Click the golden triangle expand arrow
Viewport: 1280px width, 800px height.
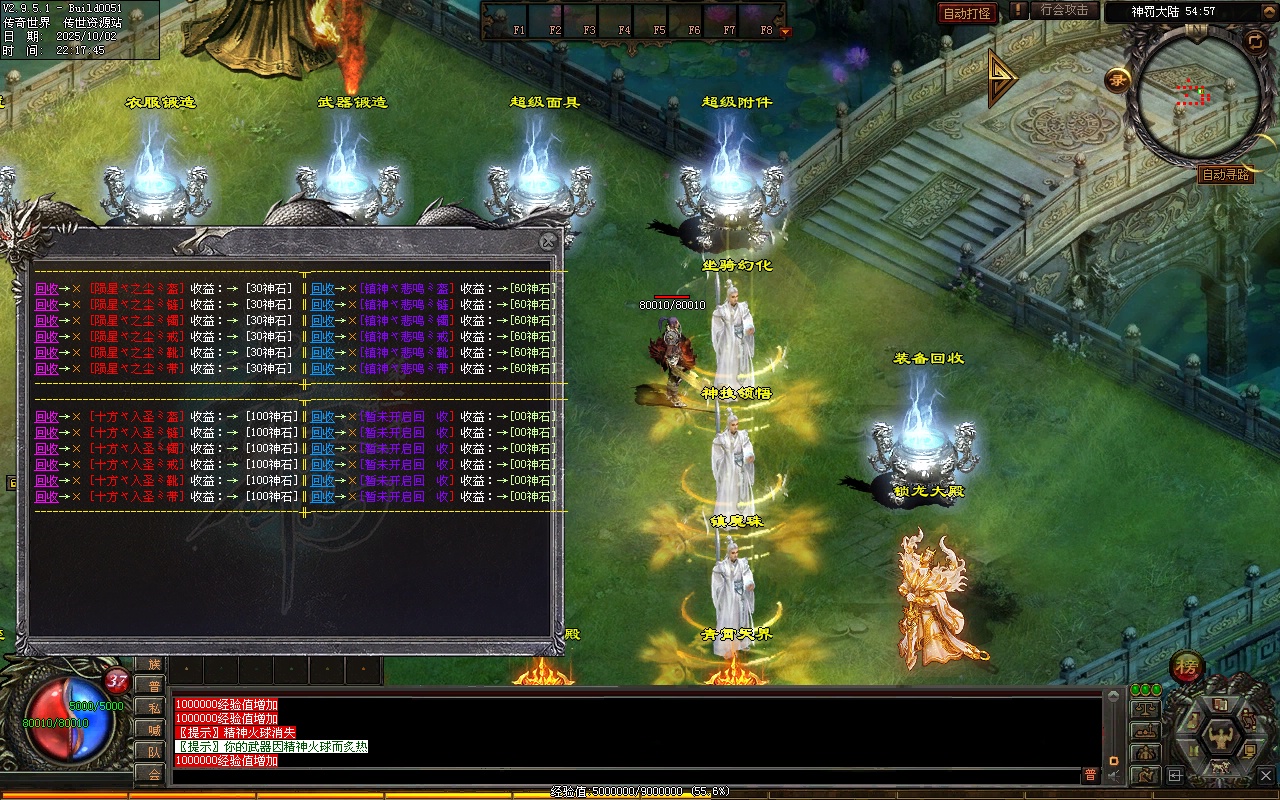click(x=1001, y=78)
